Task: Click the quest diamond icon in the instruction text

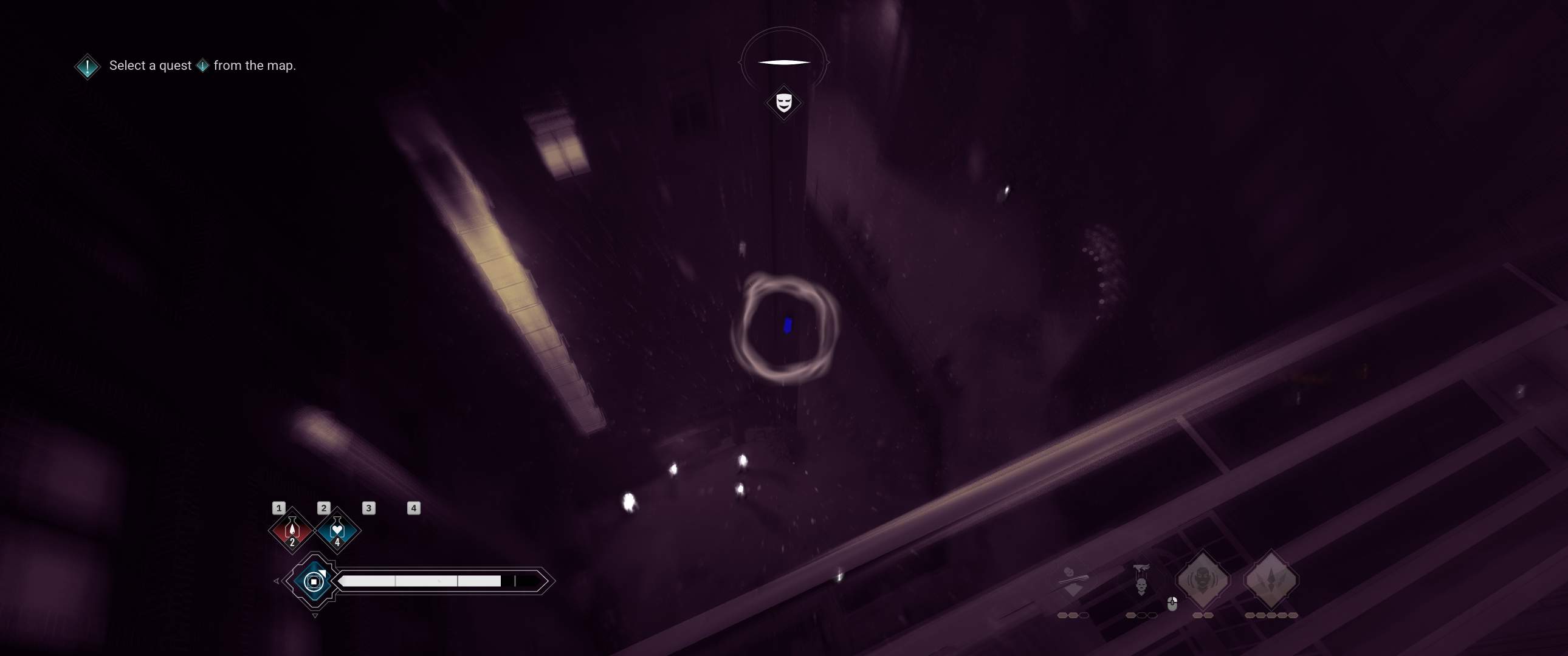Action: tap(204, 65)
